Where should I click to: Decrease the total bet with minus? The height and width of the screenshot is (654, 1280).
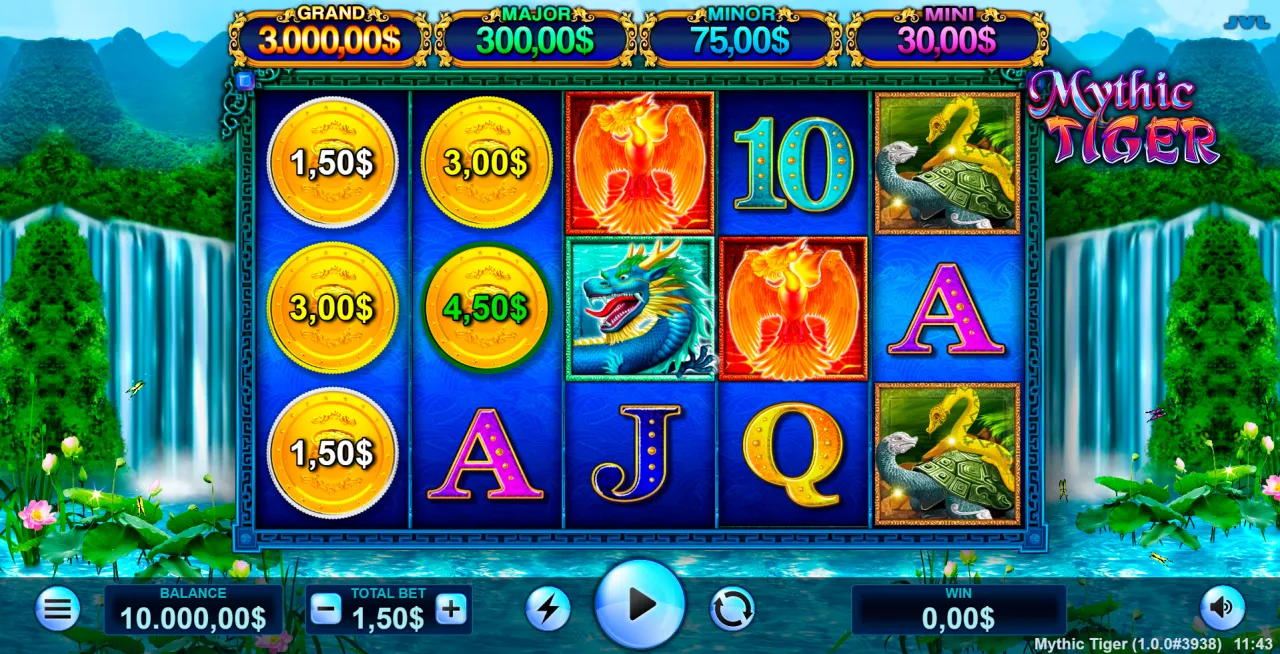[326, 609]
